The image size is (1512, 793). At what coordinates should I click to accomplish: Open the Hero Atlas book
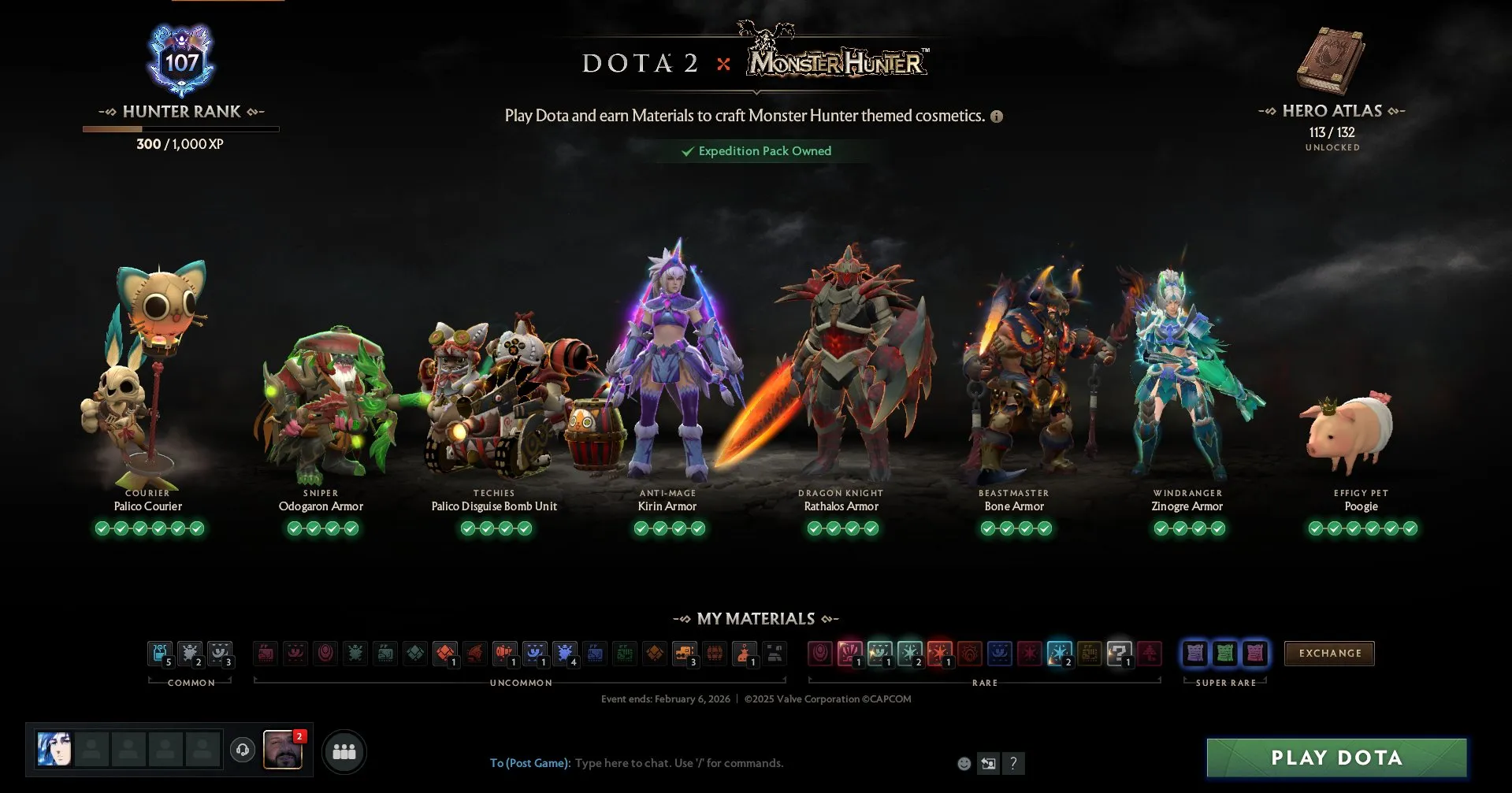(x=1331, y=61)
